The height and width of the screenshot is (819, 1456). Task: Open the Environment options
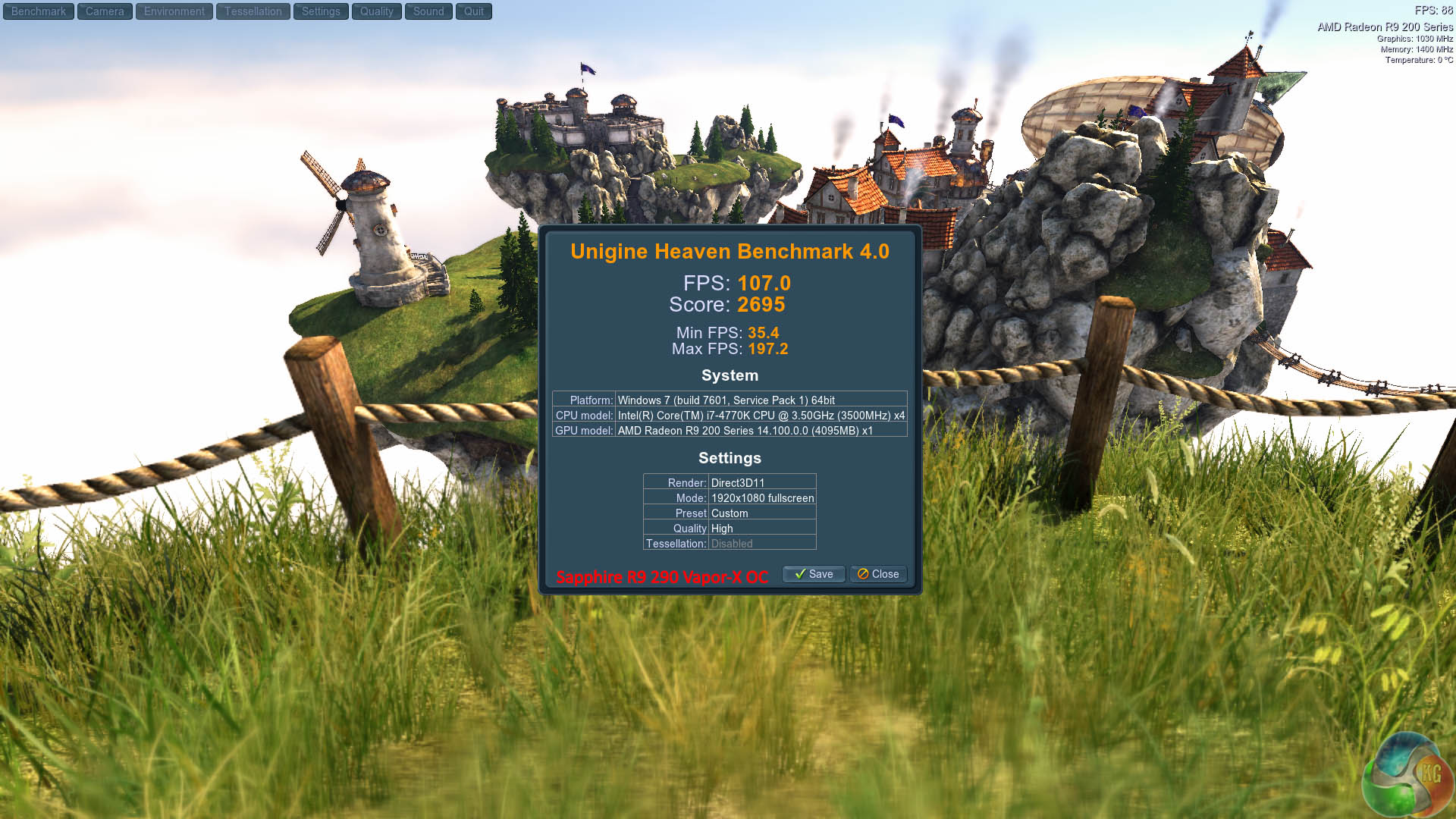pyautogui.click(x=174, y=11)
